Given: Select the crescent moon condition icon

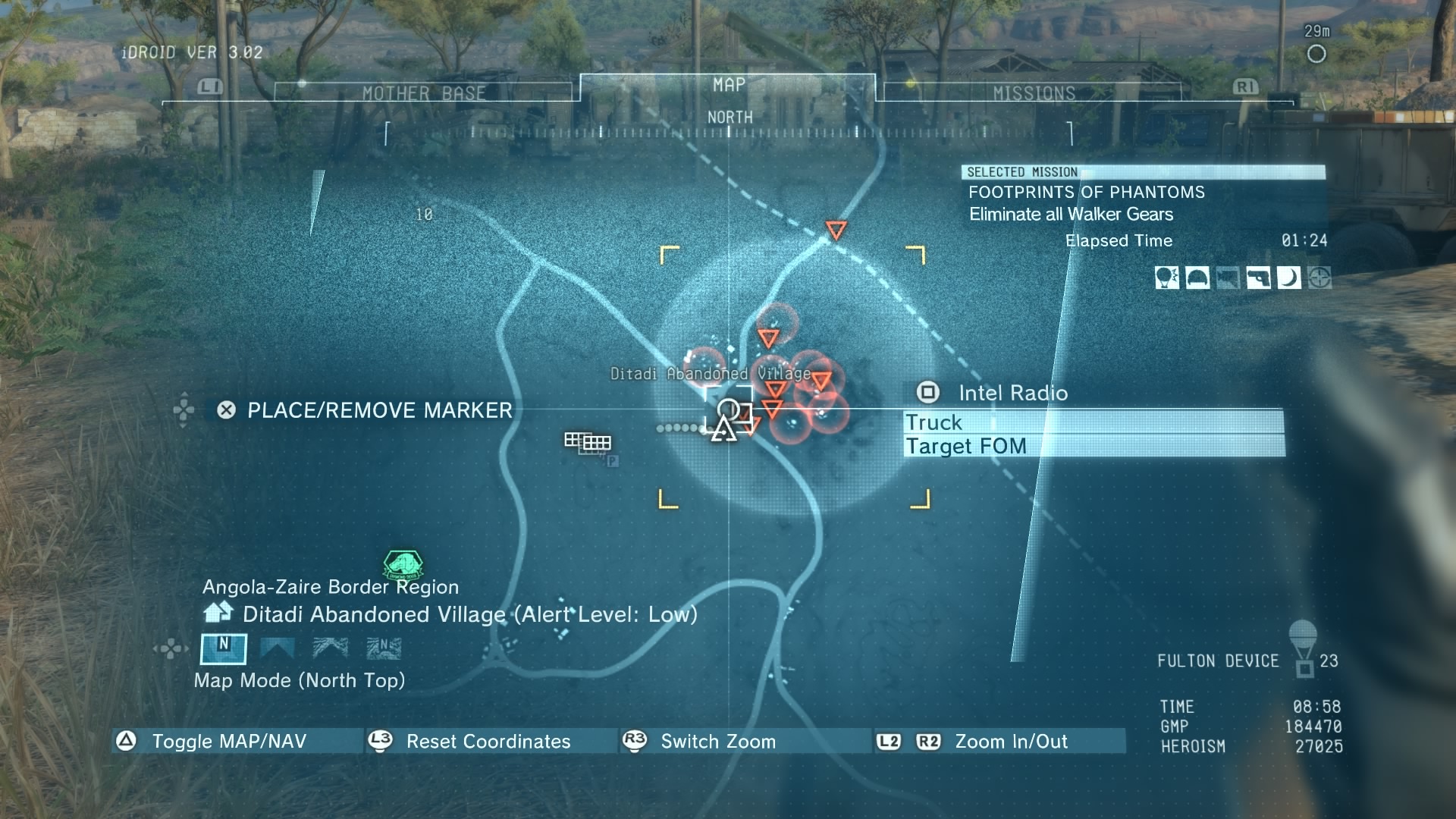Looking at the screenshot, I should (x=1288, y=278).
